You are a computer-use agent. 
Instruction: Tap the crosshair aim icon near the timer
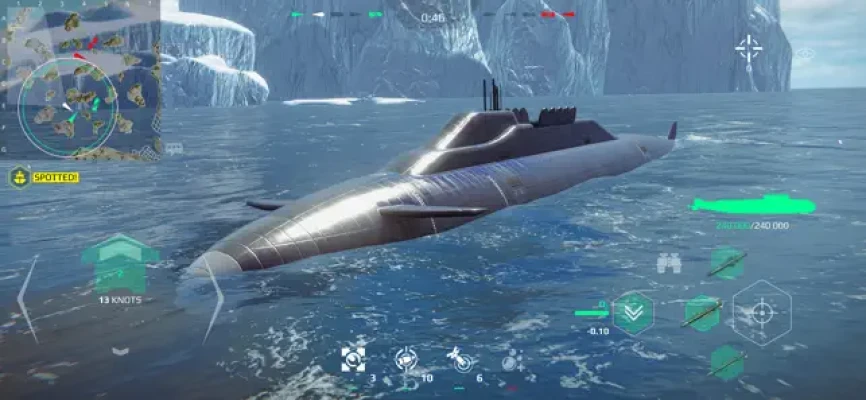(748, 47)
